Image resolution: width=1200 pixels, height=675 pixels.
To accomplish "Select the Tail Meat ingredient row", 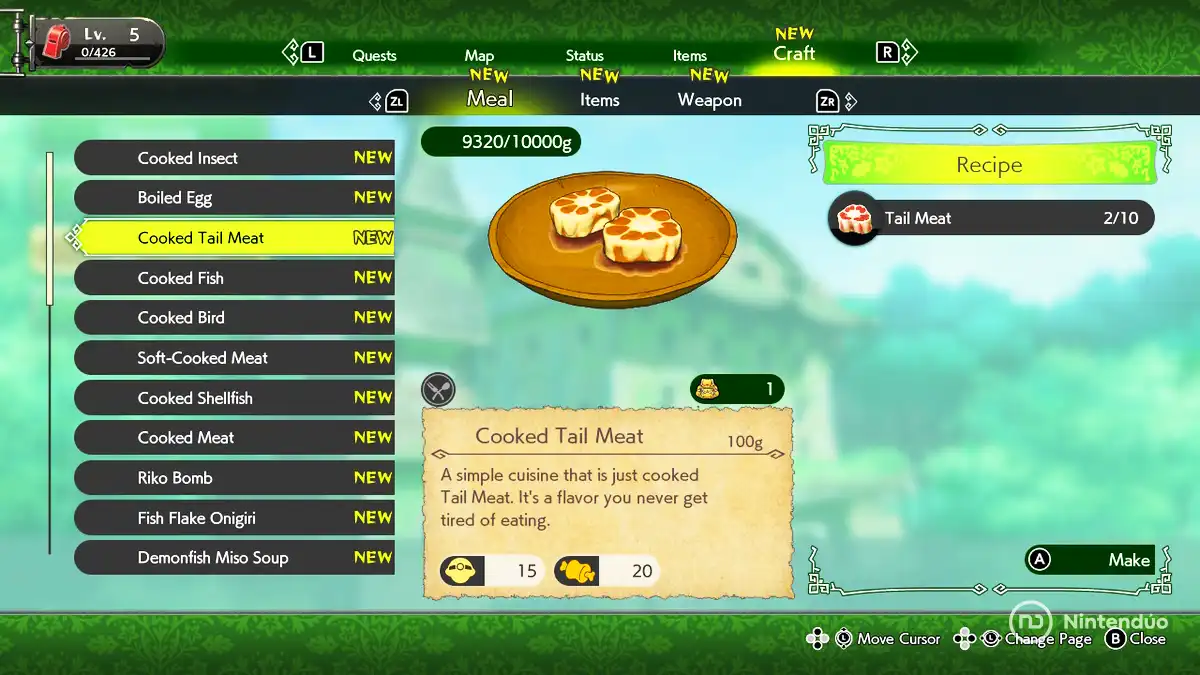I will (990, 218).
